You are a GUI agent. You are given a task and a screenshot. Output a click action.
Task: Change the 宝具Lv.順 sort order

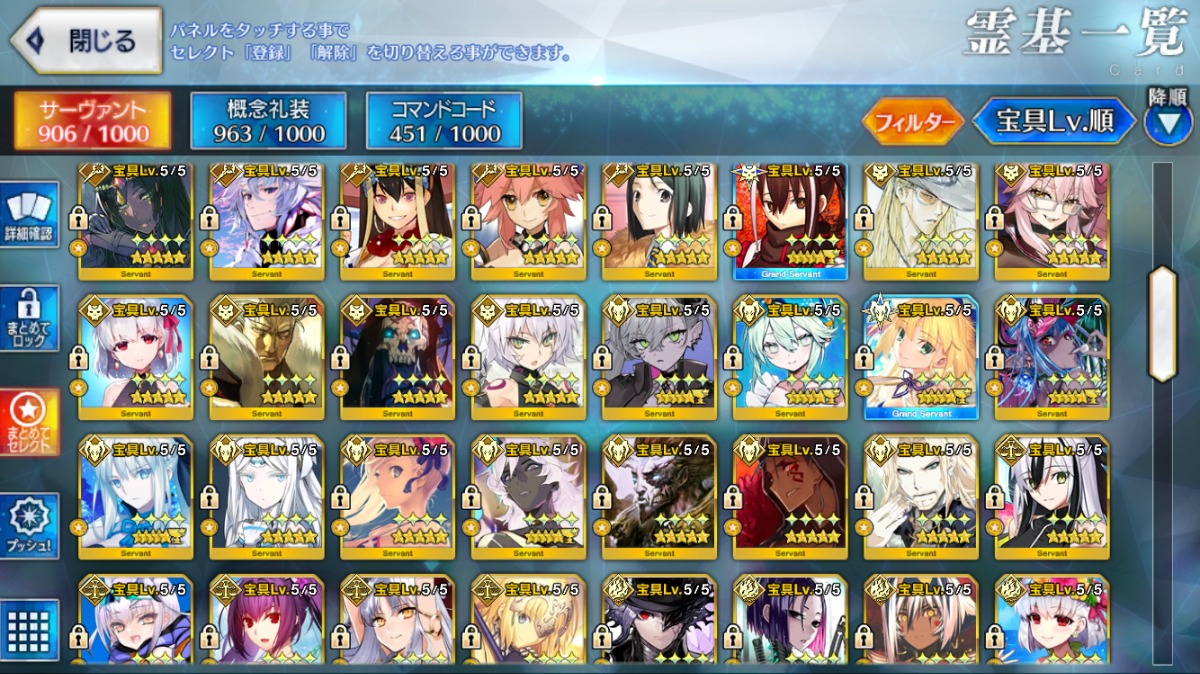(x=1054, y=122)
